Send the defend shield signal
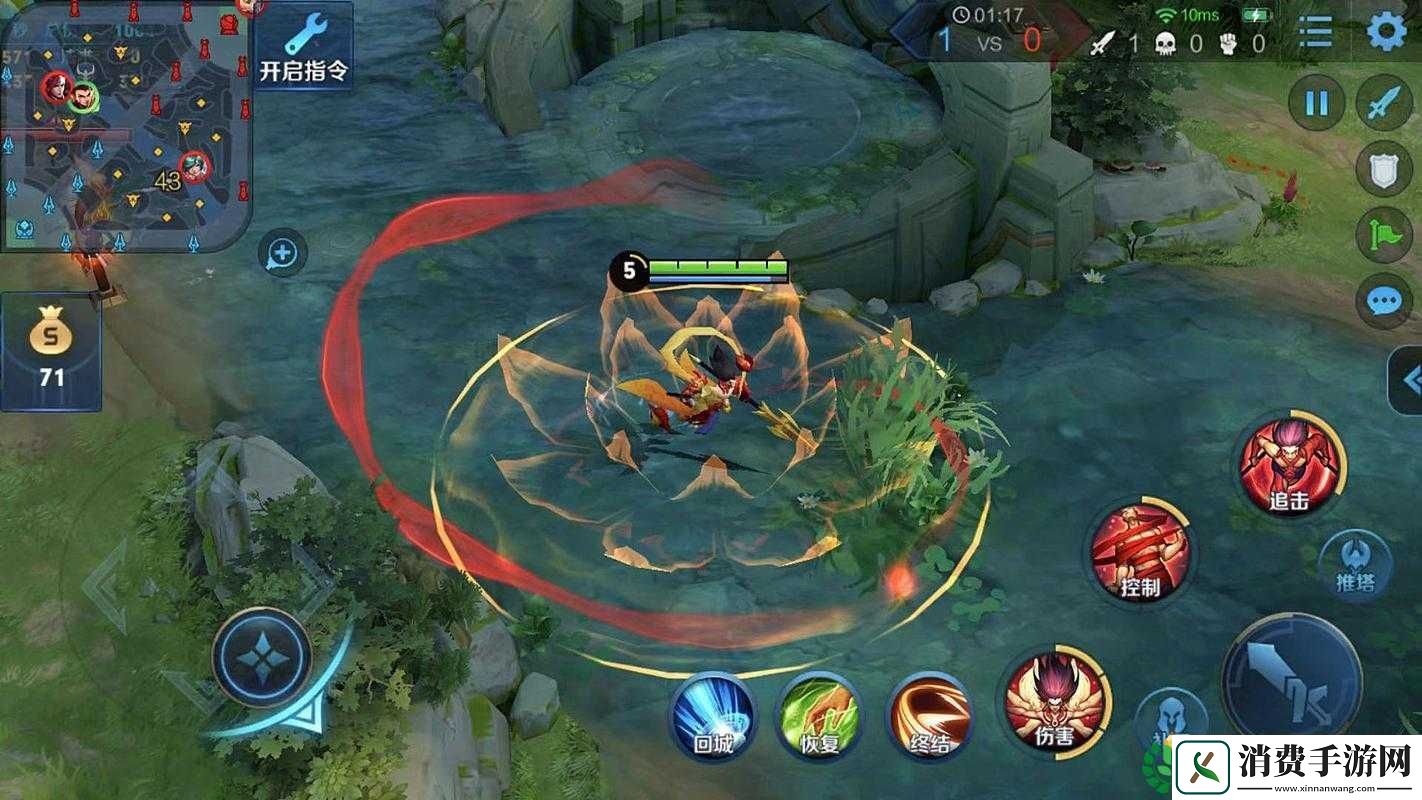The width and height of the screenshot is (1422, 800). pyautogui.click(x=1384, y=169)
